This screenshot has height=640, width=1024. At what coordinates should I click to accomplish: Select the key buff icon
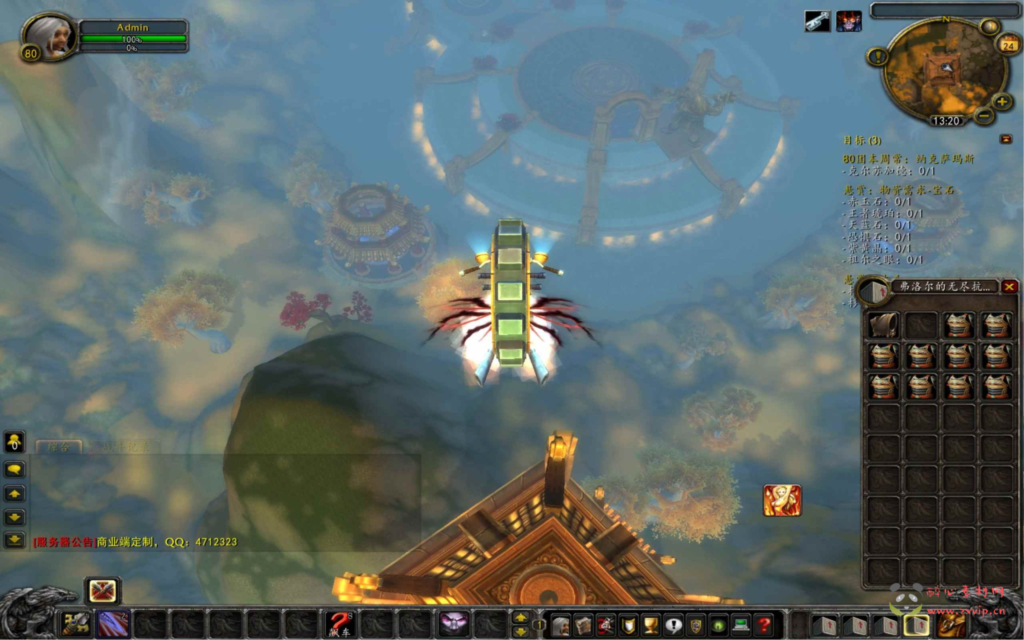[817, 21]
